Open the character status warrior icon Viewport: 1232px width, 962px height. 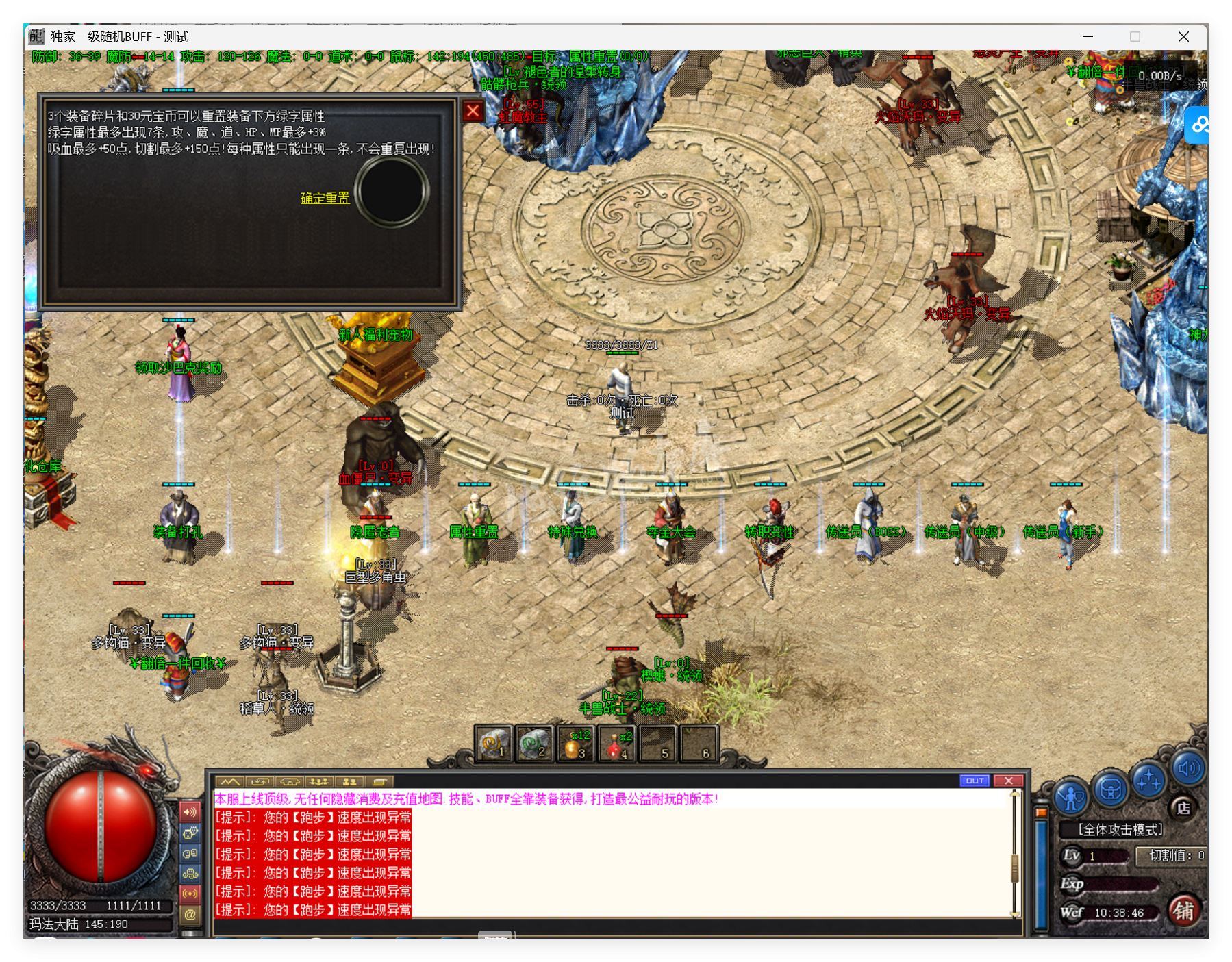point(1070,797)
